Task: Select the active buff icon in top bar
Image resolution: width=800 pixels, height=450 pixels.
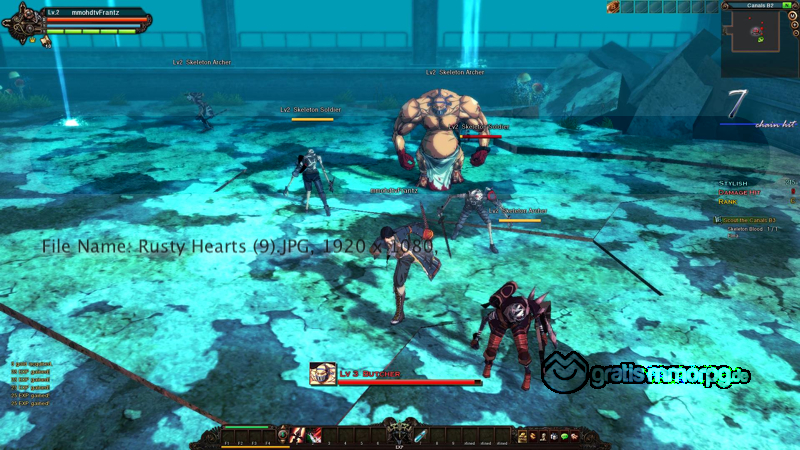Action: (x=613, y=7)
